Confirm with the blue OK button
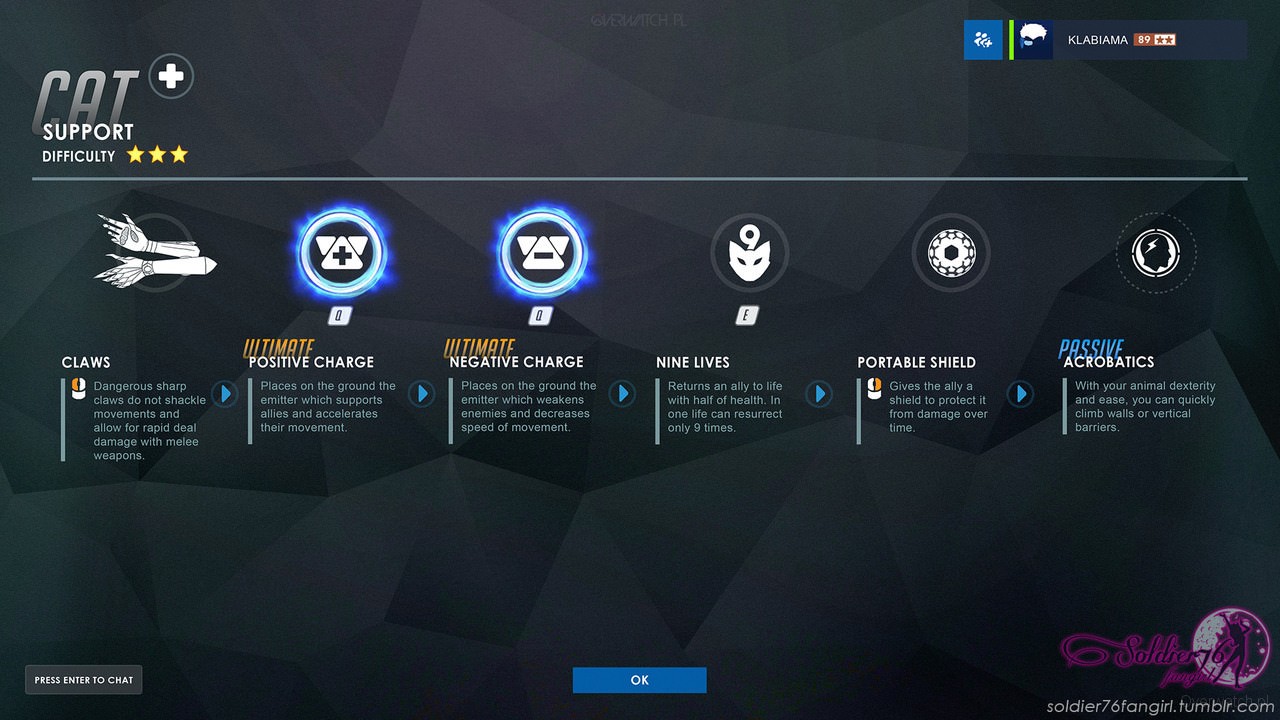This screenshot has height=720, width=1280. [639, 680]
